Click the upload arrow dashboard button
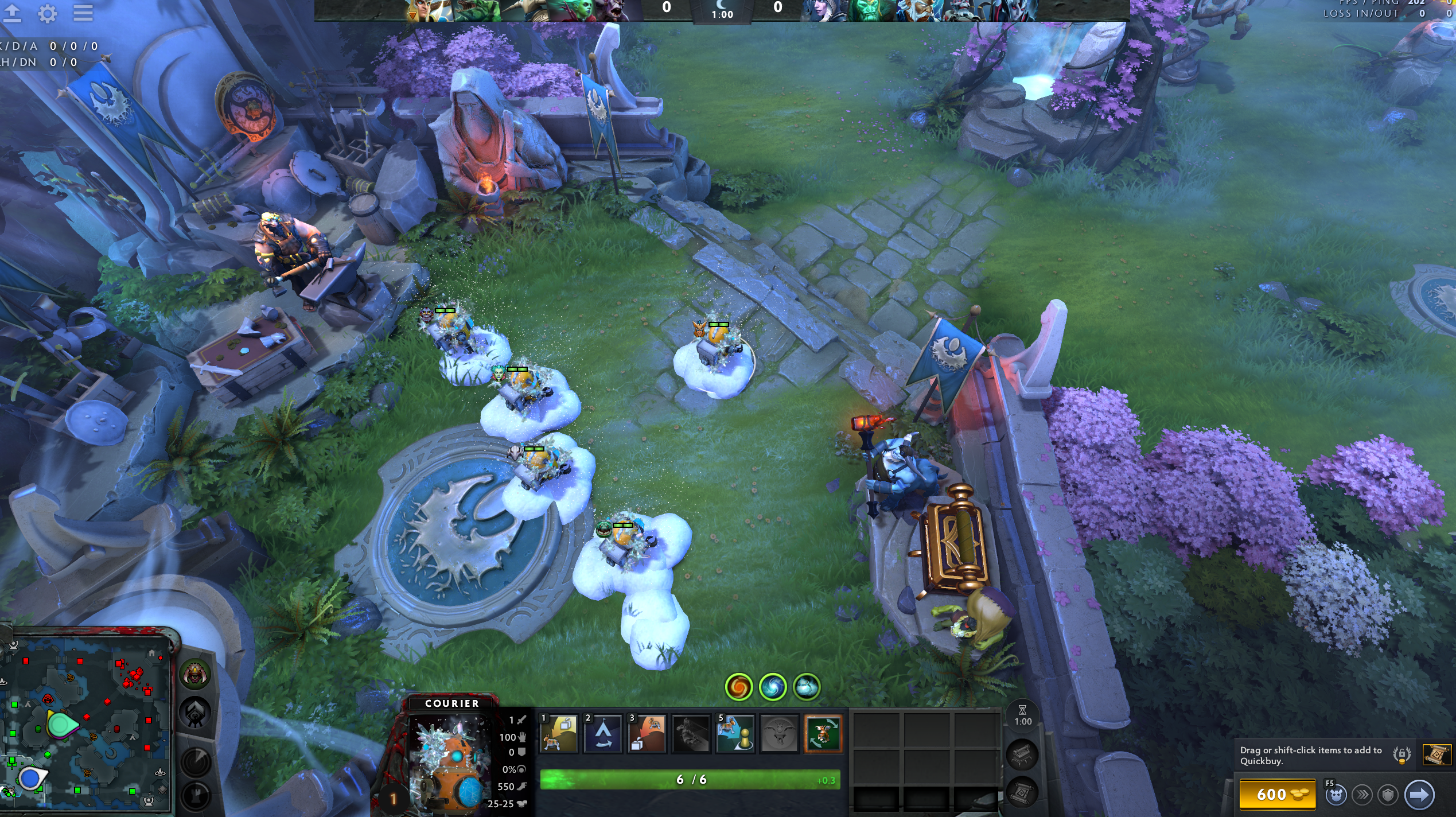The image size is (1456, 817). coord(12,13)
